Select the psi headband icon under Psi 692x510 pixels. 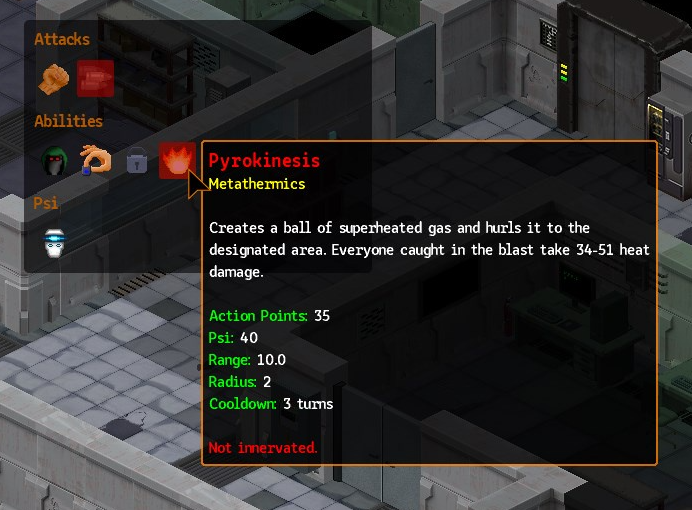(x=54, y=243)
